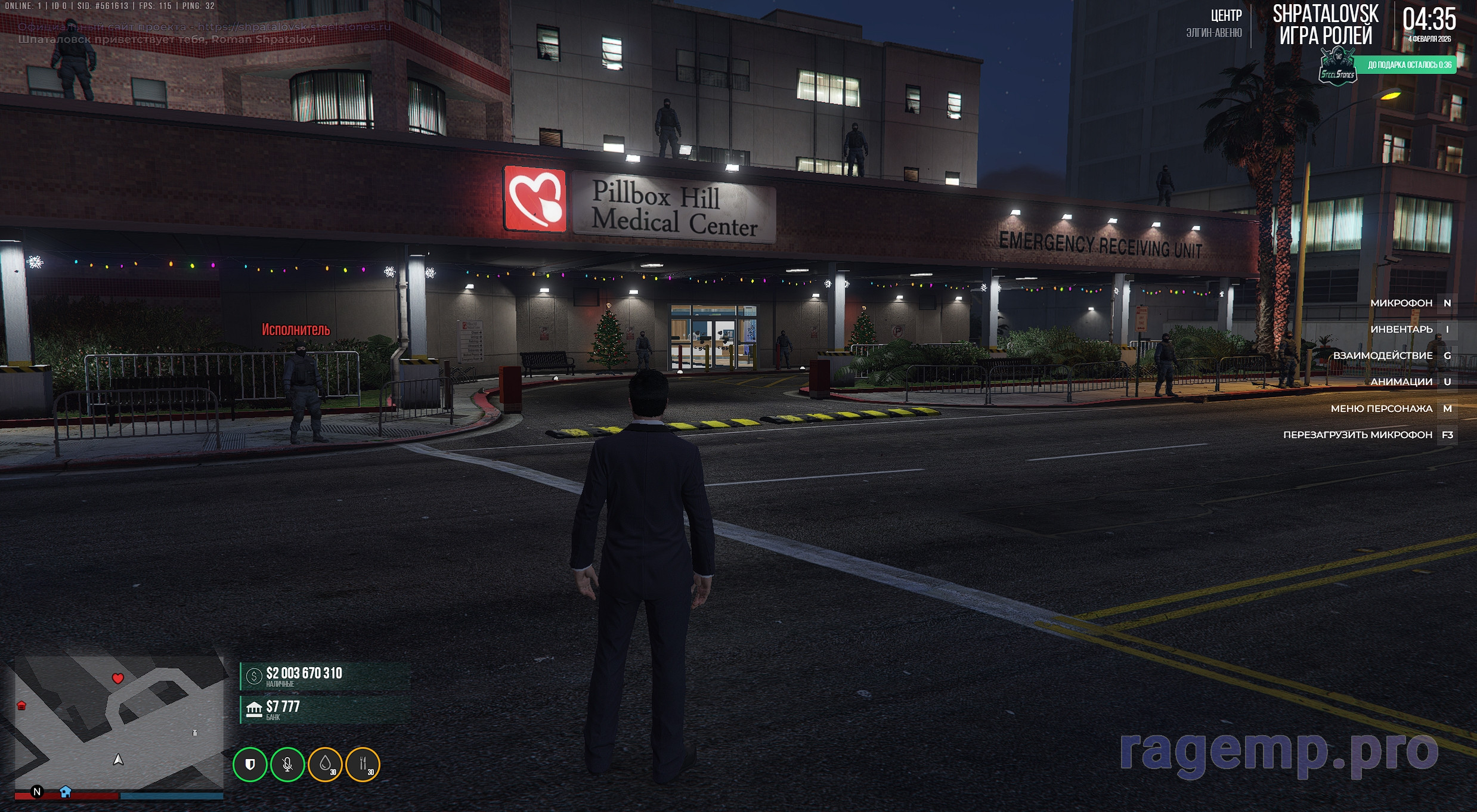1477x812 pixels.
Task: Click the north compass marker on the minimap
Action: [x=37, y=792]
